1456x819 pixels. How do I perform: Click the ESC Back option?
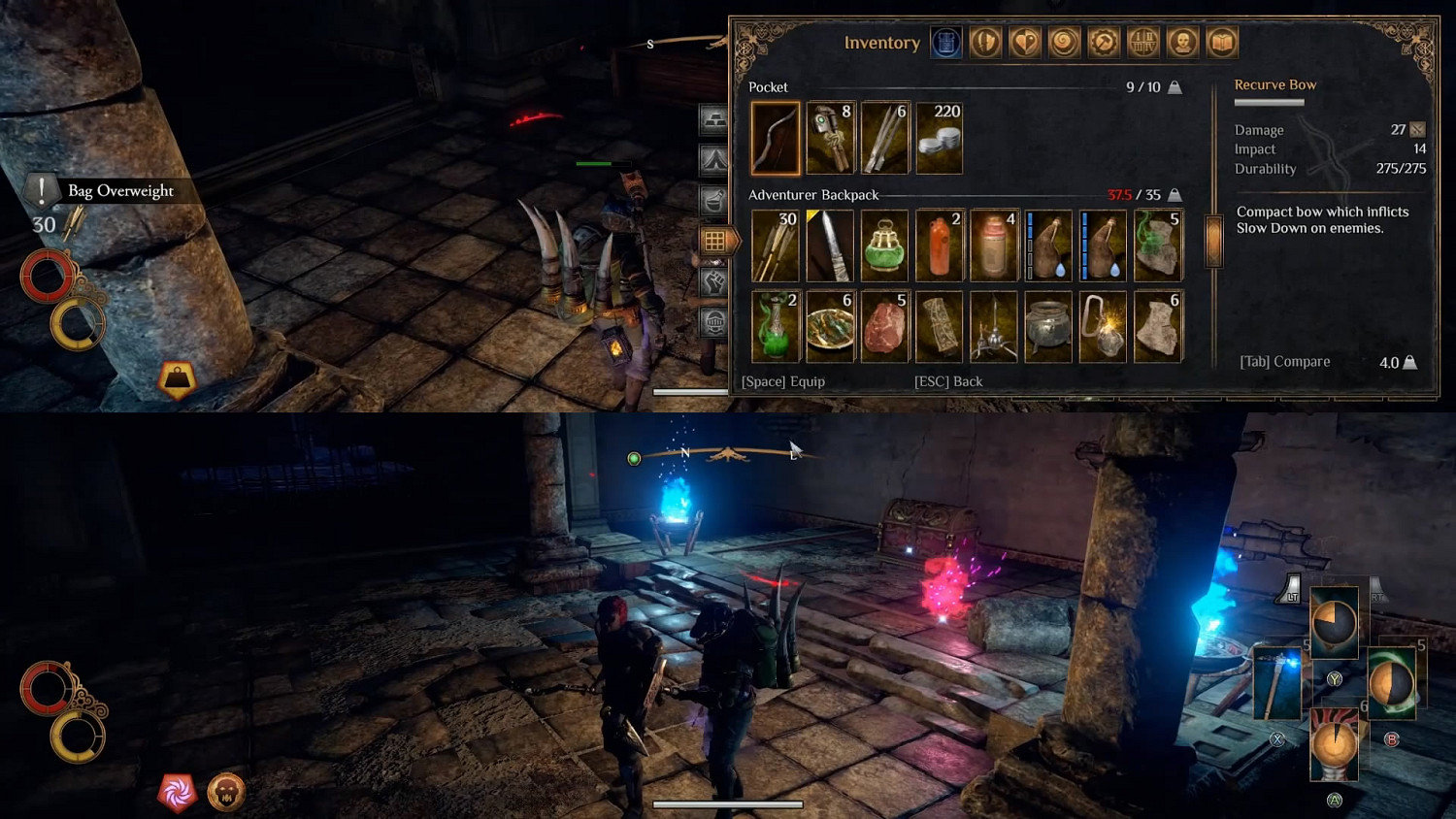[x=947, y=381]
